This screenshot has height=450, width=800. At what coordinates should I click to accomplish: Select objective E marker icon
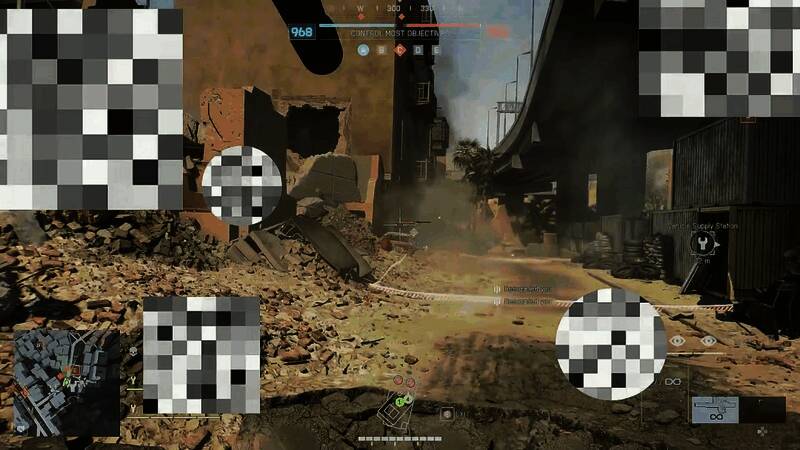(435, 49)
